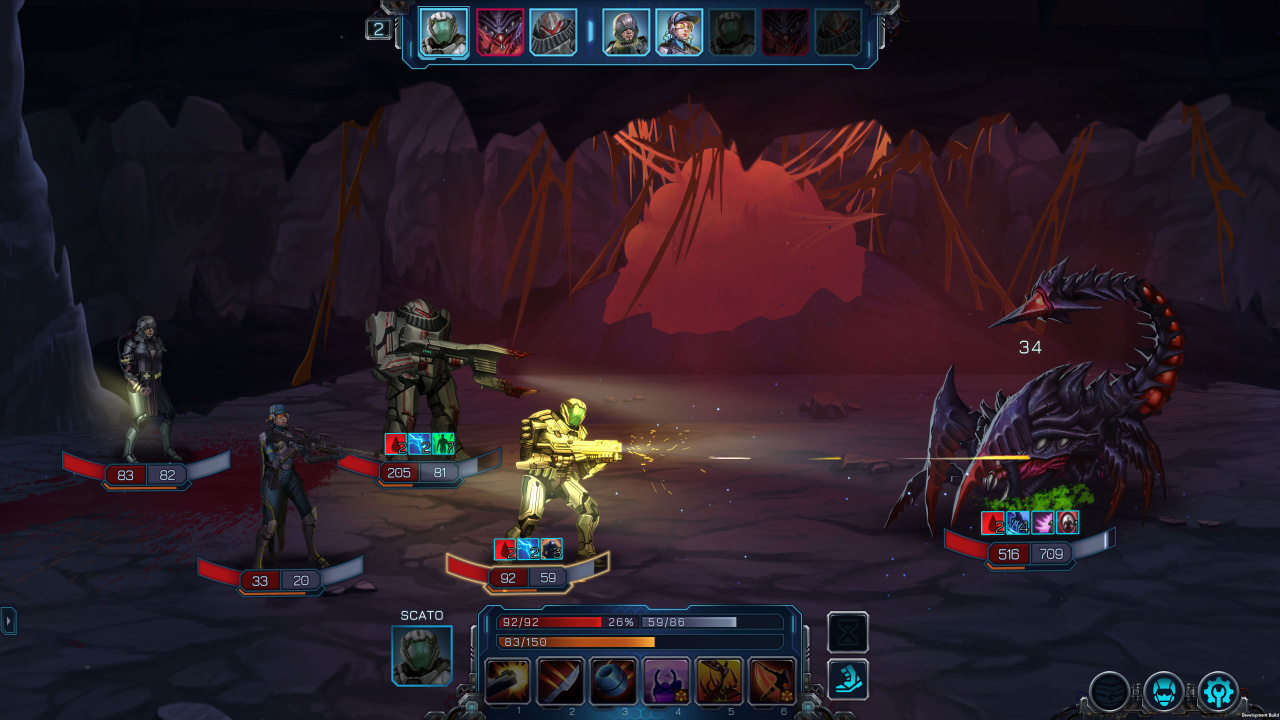1280x720 pixels.
Task: Open the gear and wrench settings menu
Action: pyautogui.click(x=1218, y=691)
